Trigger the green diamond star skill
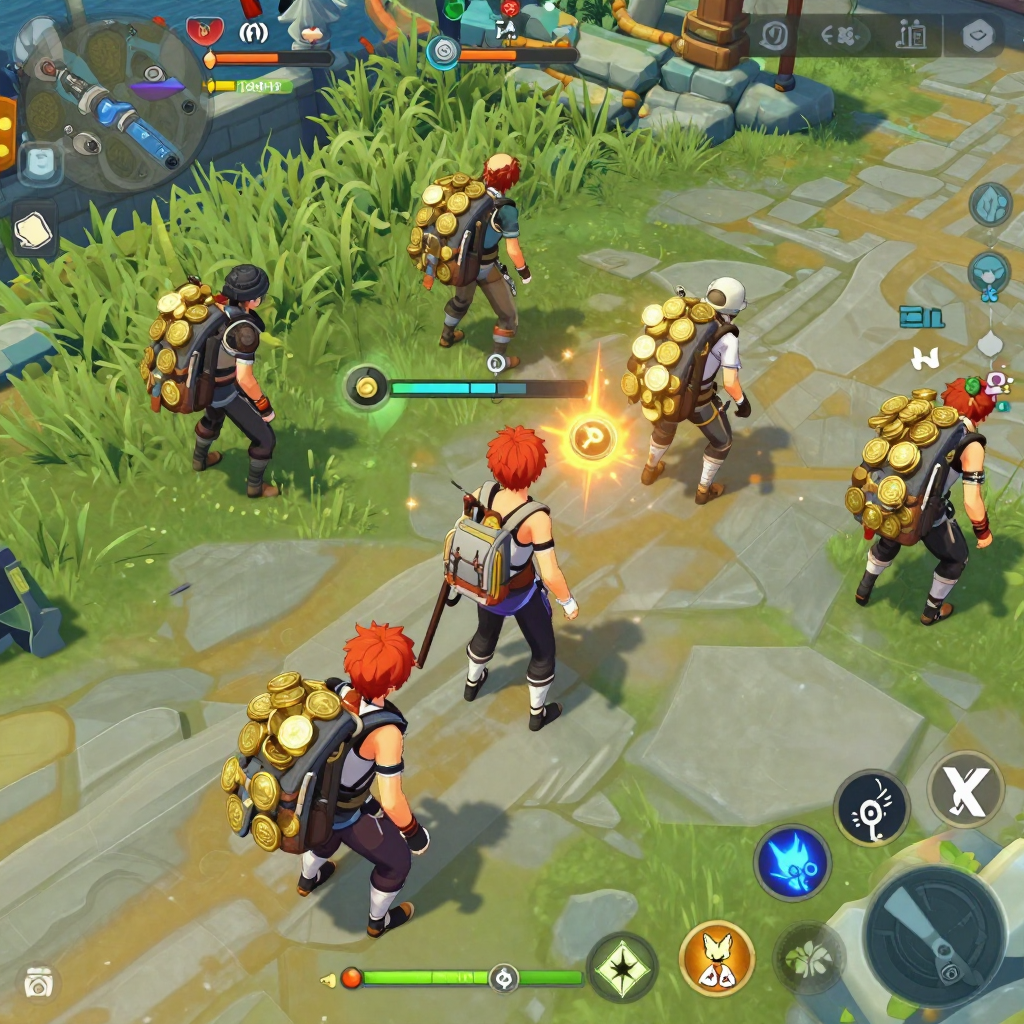The height and width of the screenshot is (1024, 1024). pos(622,967)
